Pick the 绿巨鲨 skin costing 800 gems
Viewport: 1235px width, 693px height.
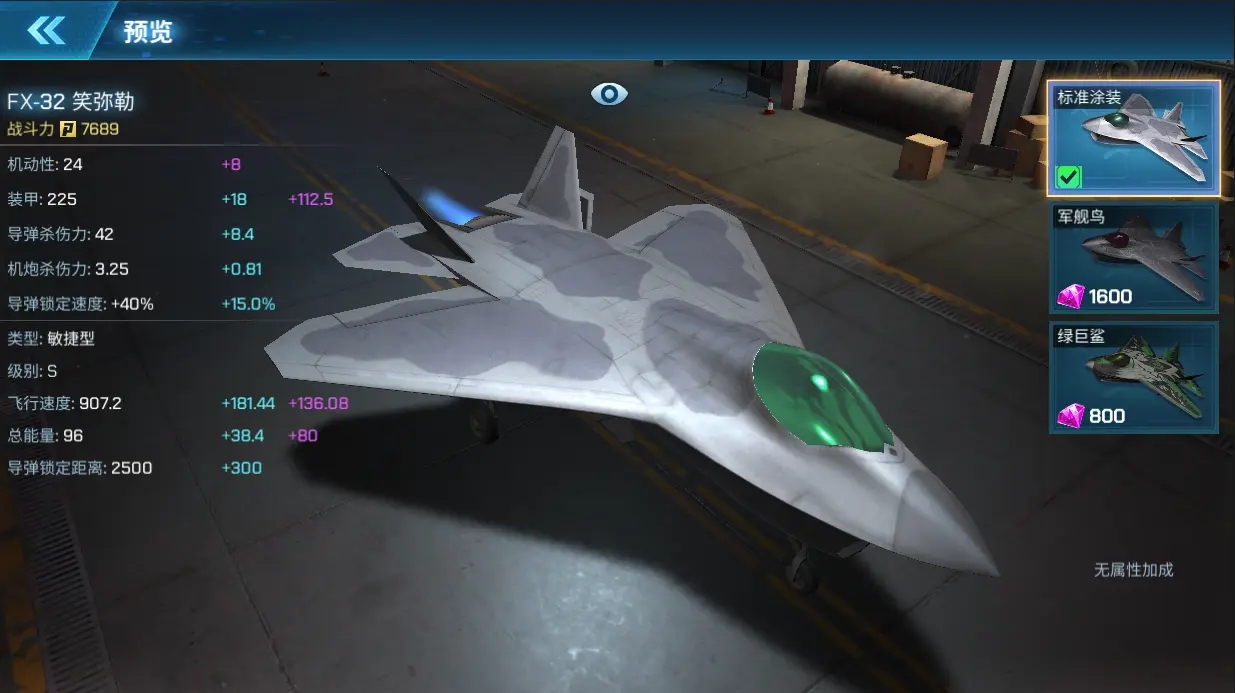point(1133,377)
